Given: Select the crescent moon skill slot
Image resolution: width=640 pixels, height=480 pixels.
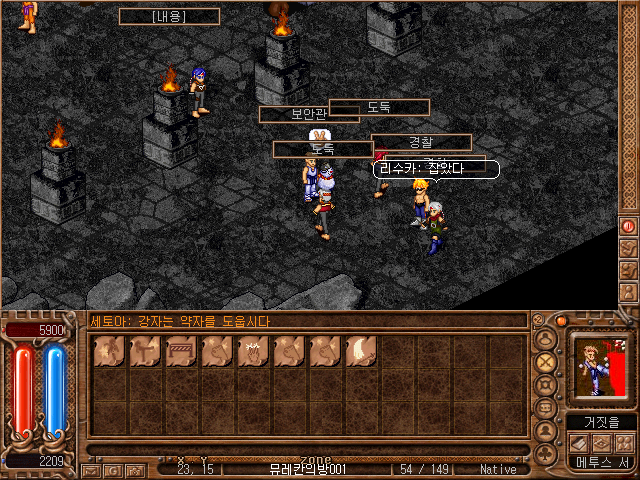Looking at the screenshot, I should pyautogui.click(x=361, y=352).
